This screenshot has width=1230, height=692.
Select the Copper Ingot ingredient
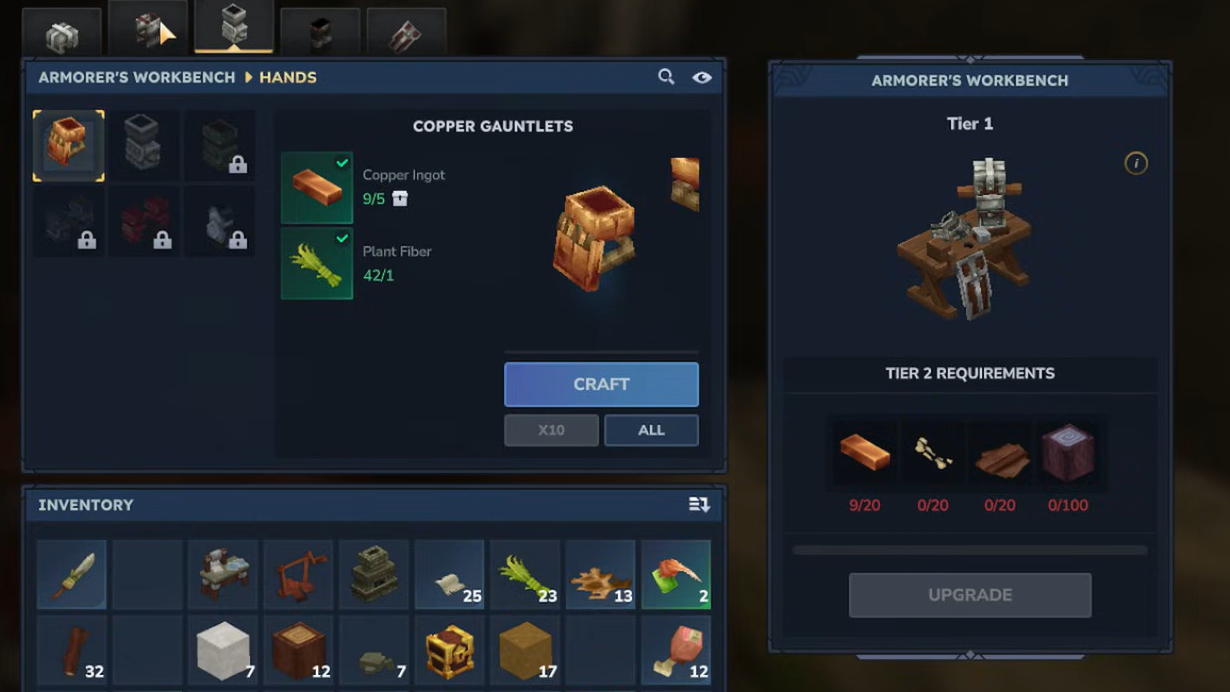(x=317, y=188)
